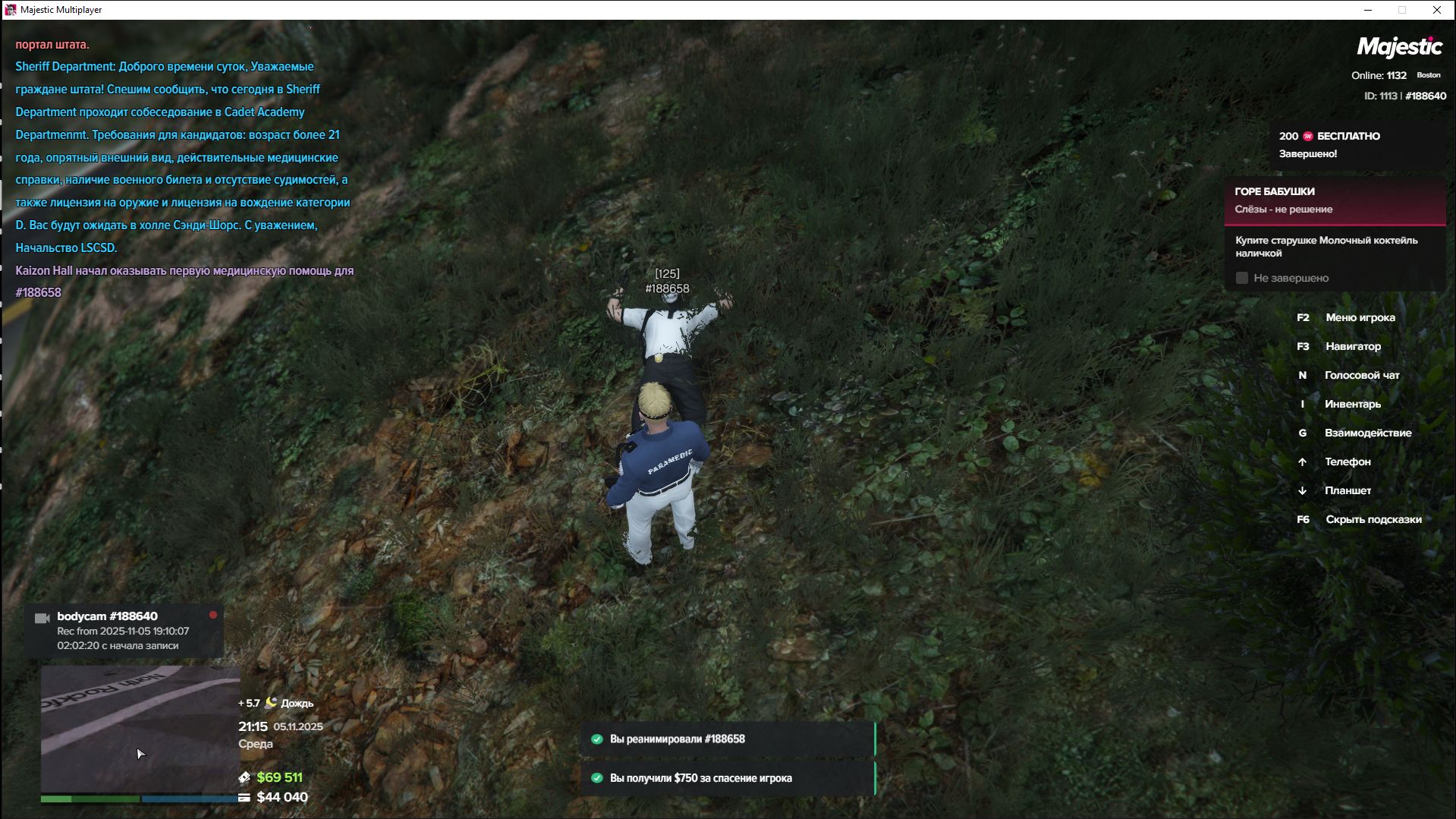The height and width of the screenshot is (819, 1456).
Task: Select the reanimated #188658 notification
Action: 727,739
